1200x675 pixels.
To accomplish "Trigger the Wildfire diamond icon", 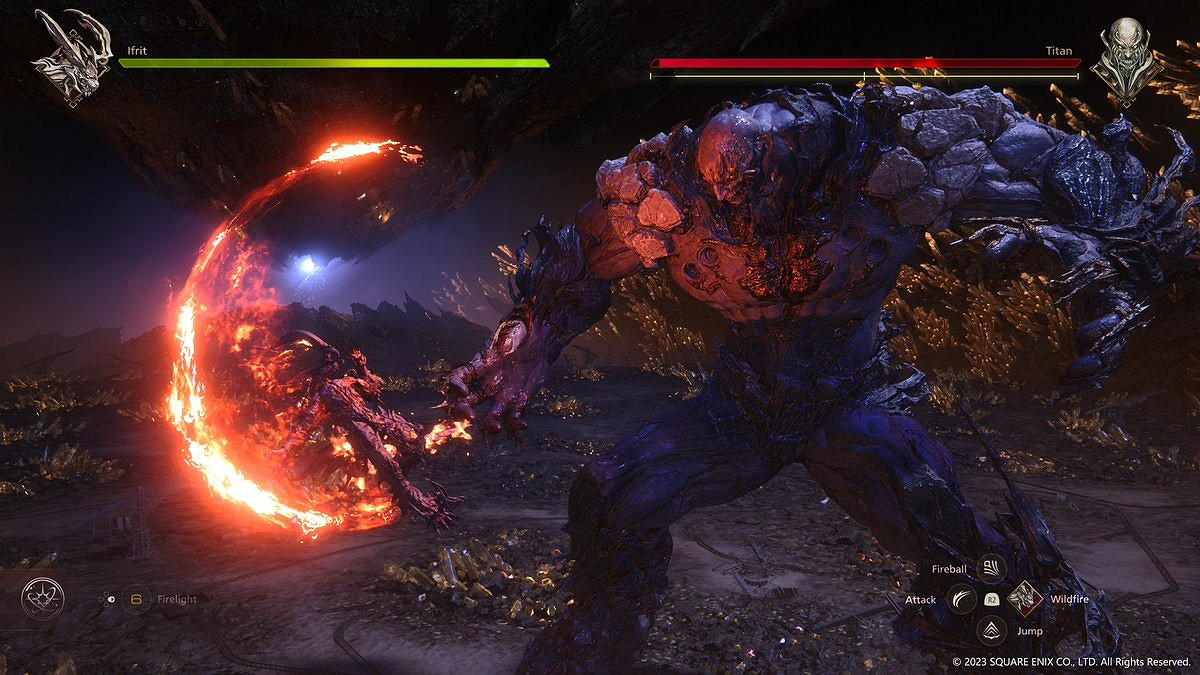I will 1025,599.
